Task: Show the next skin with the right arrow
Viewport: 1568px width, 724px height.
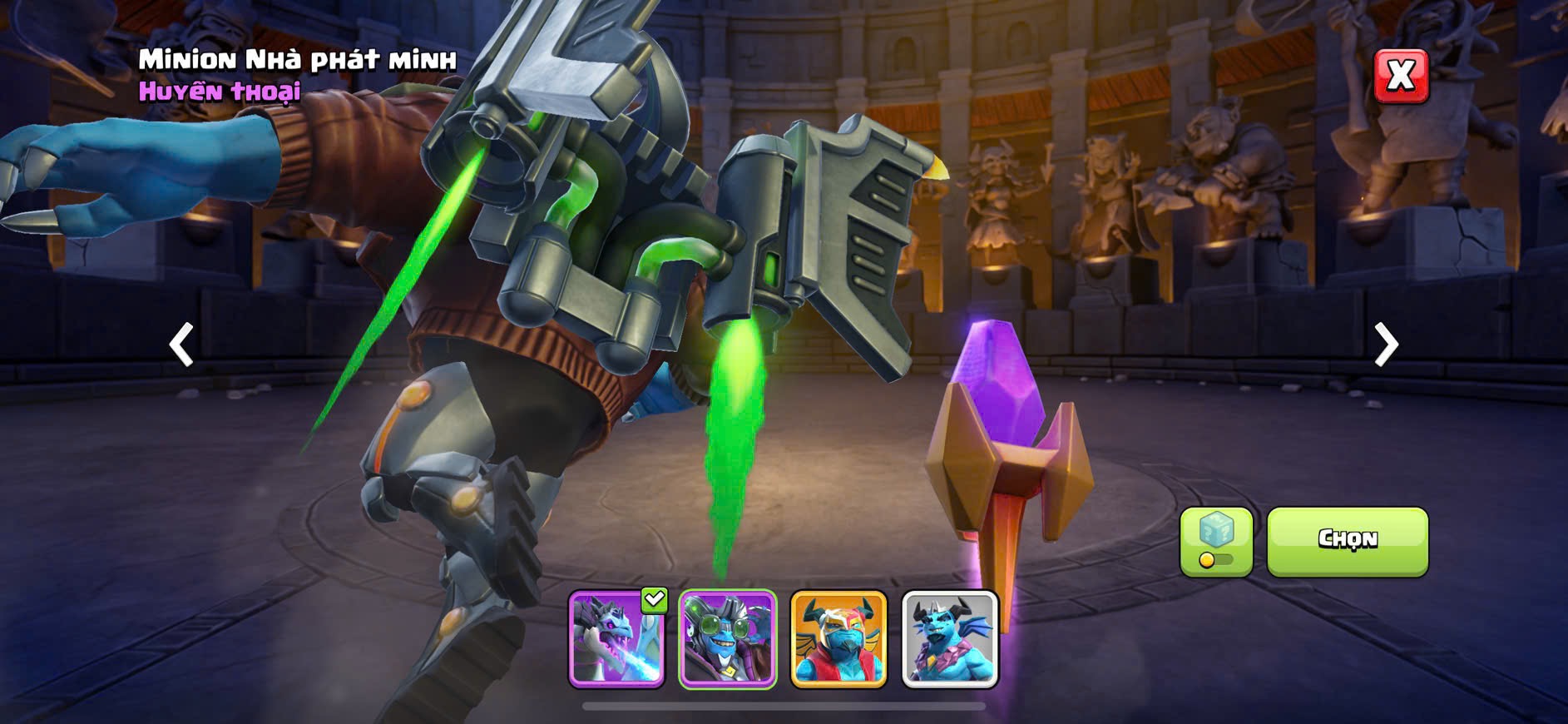Action: click(x=1386, y=344)
